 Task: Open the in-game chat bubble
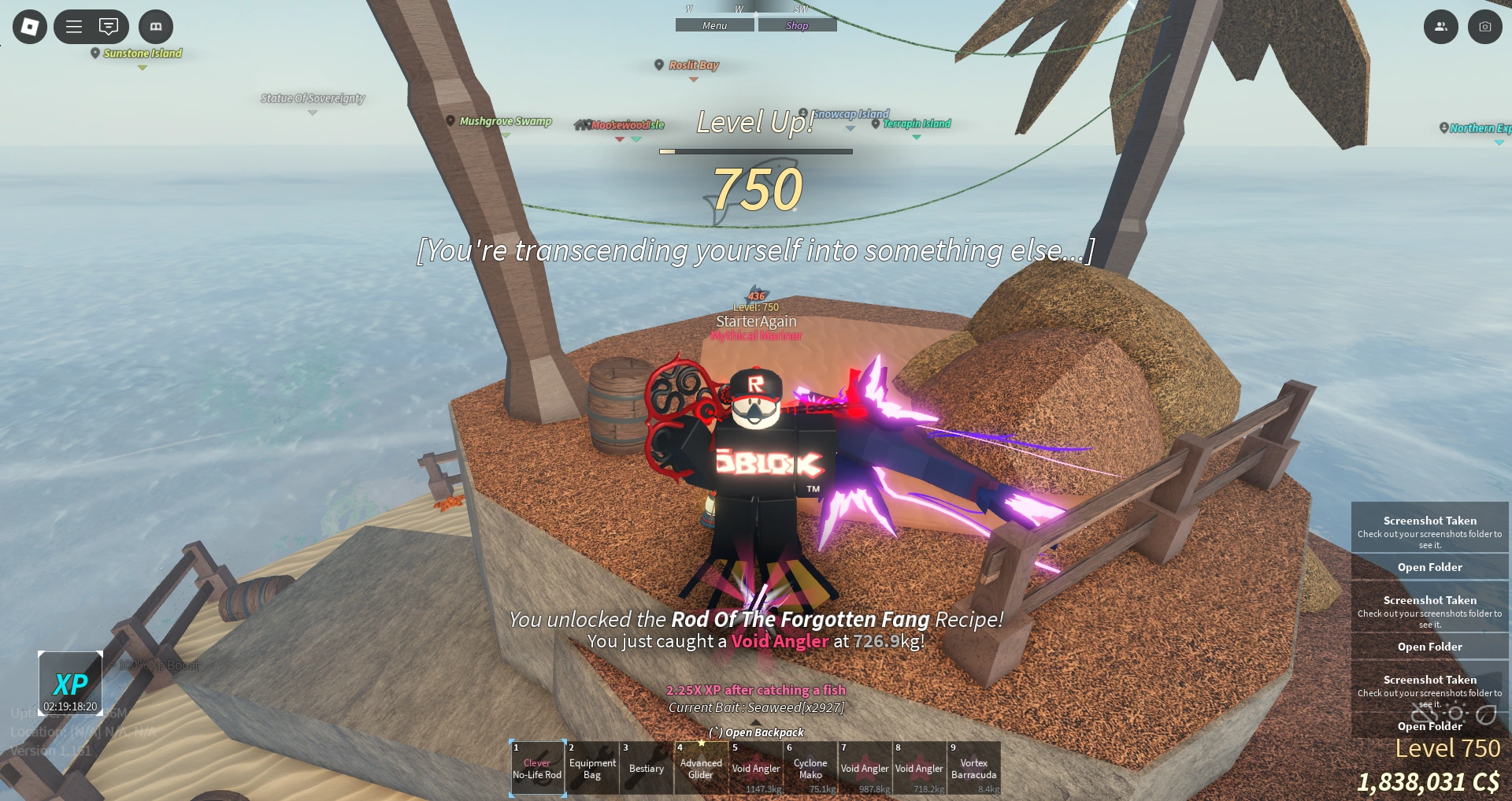[x=107, y=26]
